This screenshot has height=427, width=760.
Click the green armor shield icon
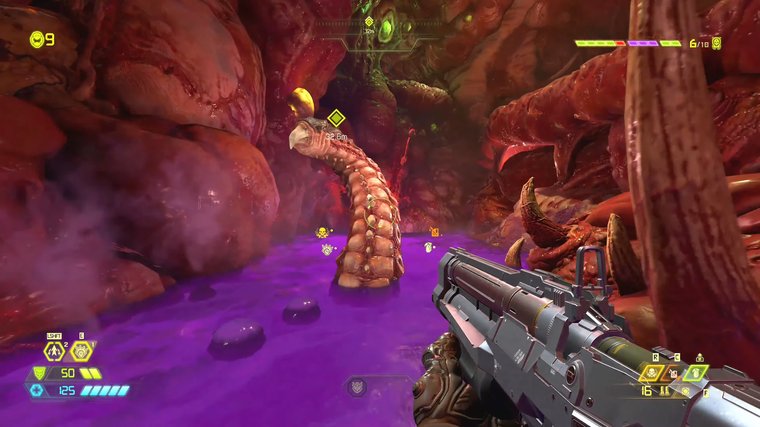point(39,373)
